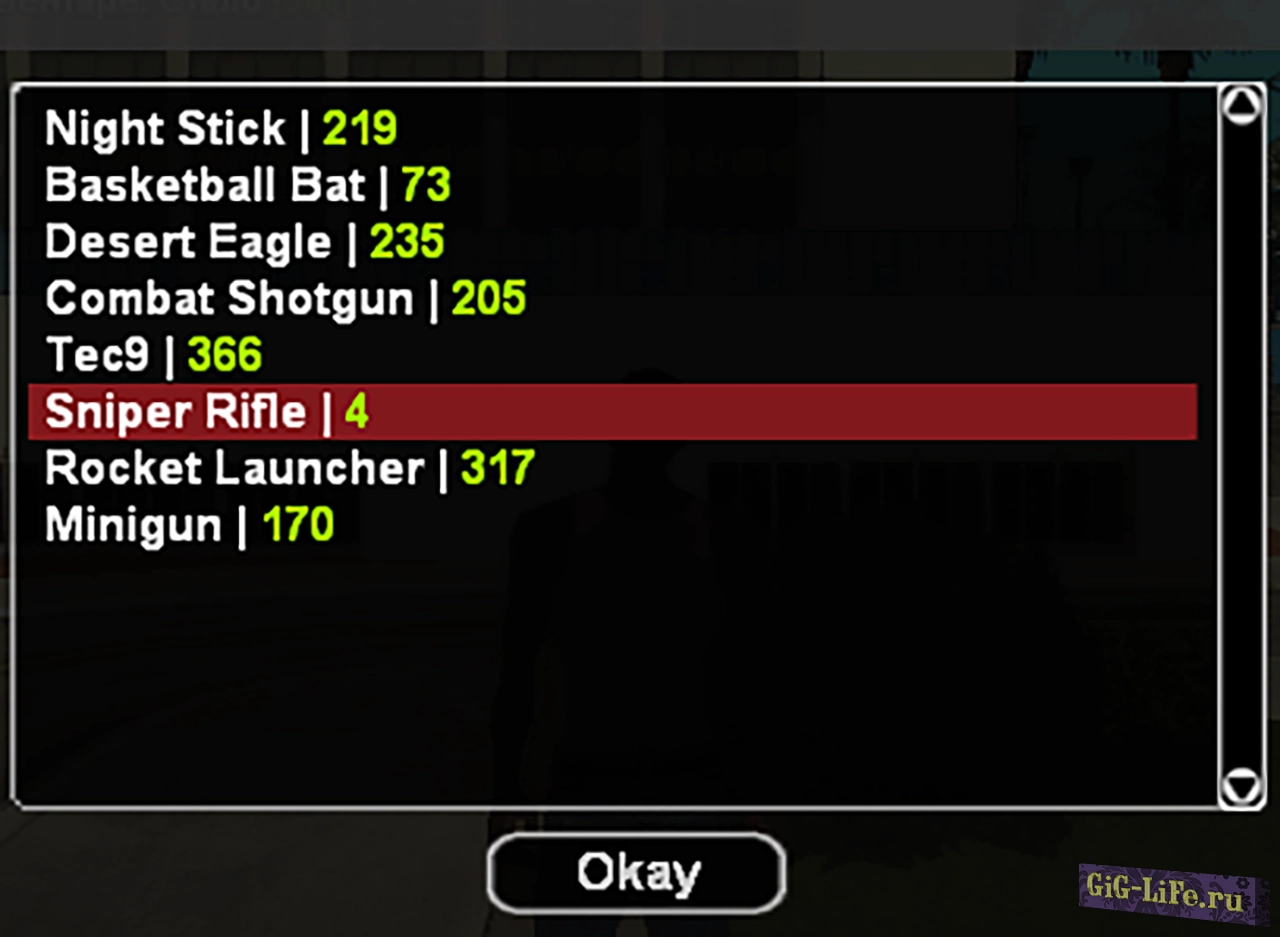The height and width of the screenshot is (937, 1280).
Task: Click the 366 value after Tec9
Action: coord(224,354)
